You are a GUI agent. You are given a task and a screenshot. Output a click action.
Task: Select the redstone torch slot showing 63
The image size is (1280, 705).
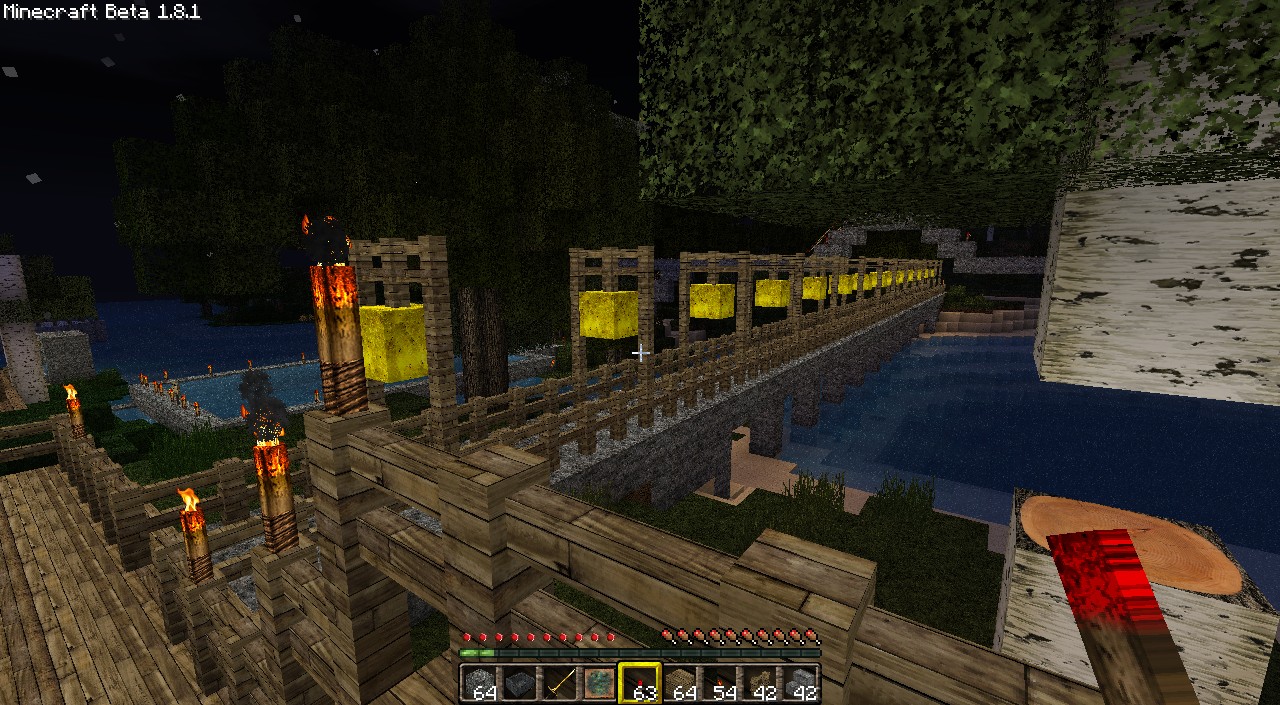[x=639, y=683]
